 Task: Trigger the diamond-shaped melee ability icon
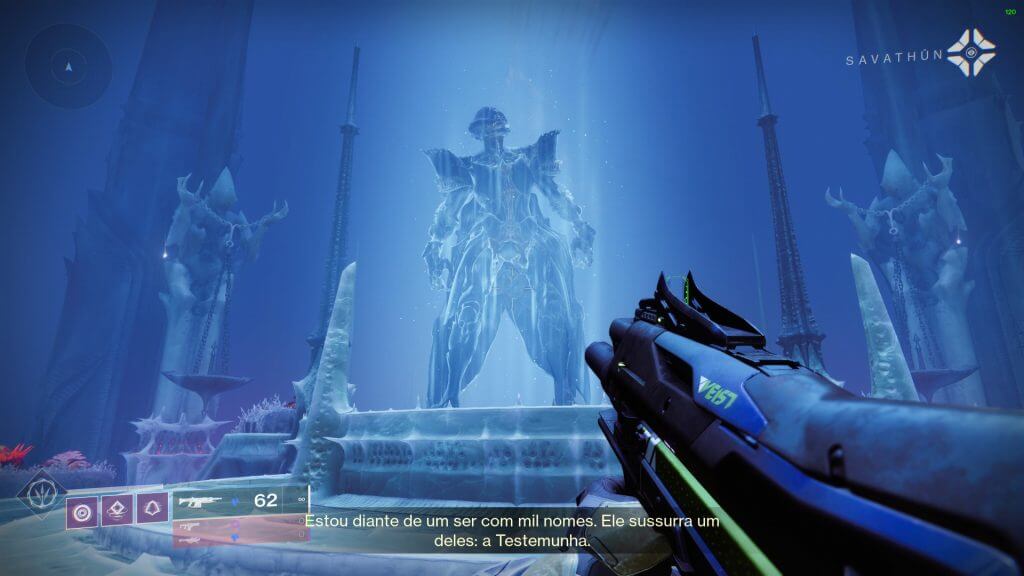(117, 509)
